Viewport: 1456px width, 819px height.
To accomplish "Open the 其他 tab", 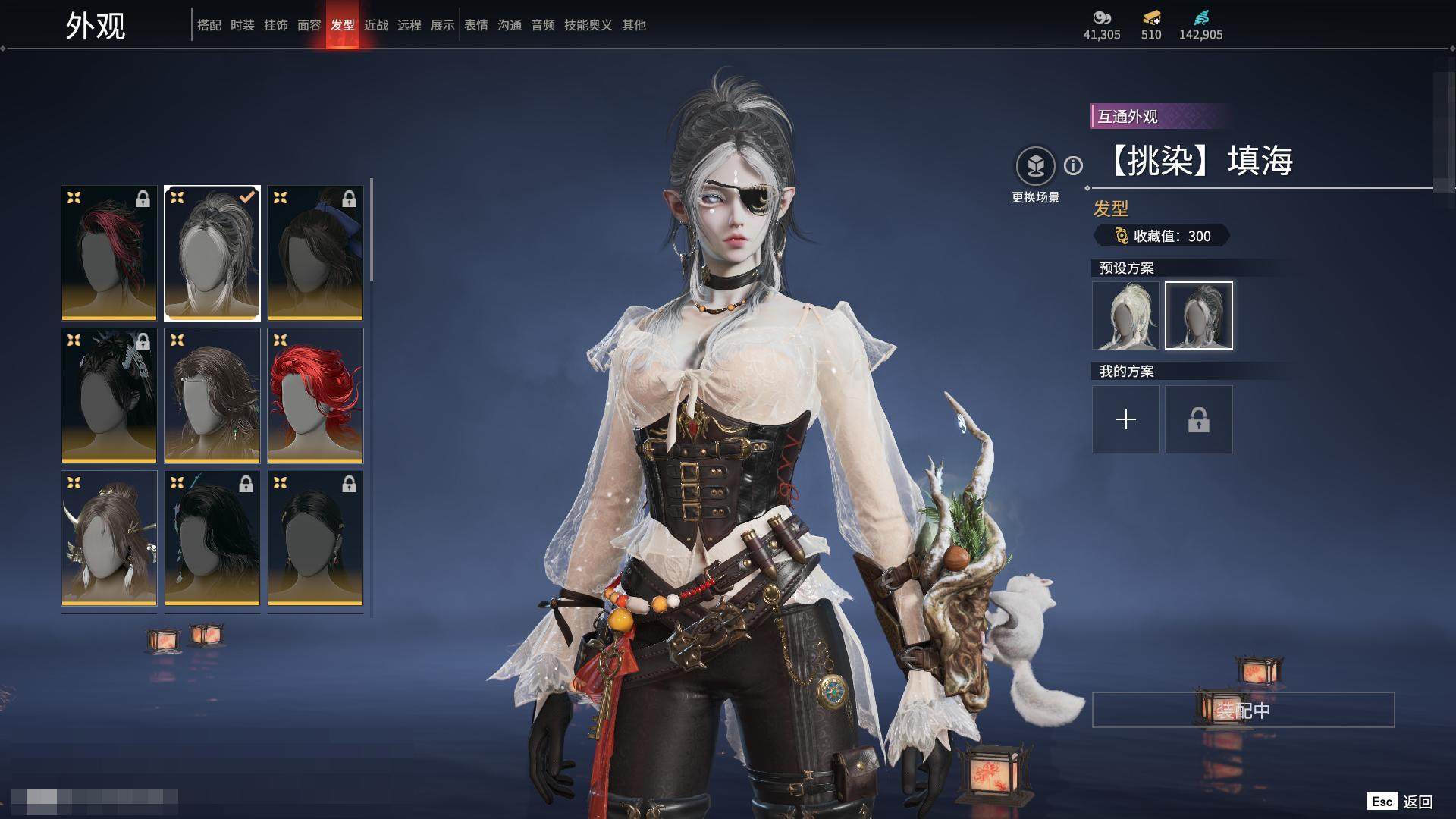I will tap(633, 25).
